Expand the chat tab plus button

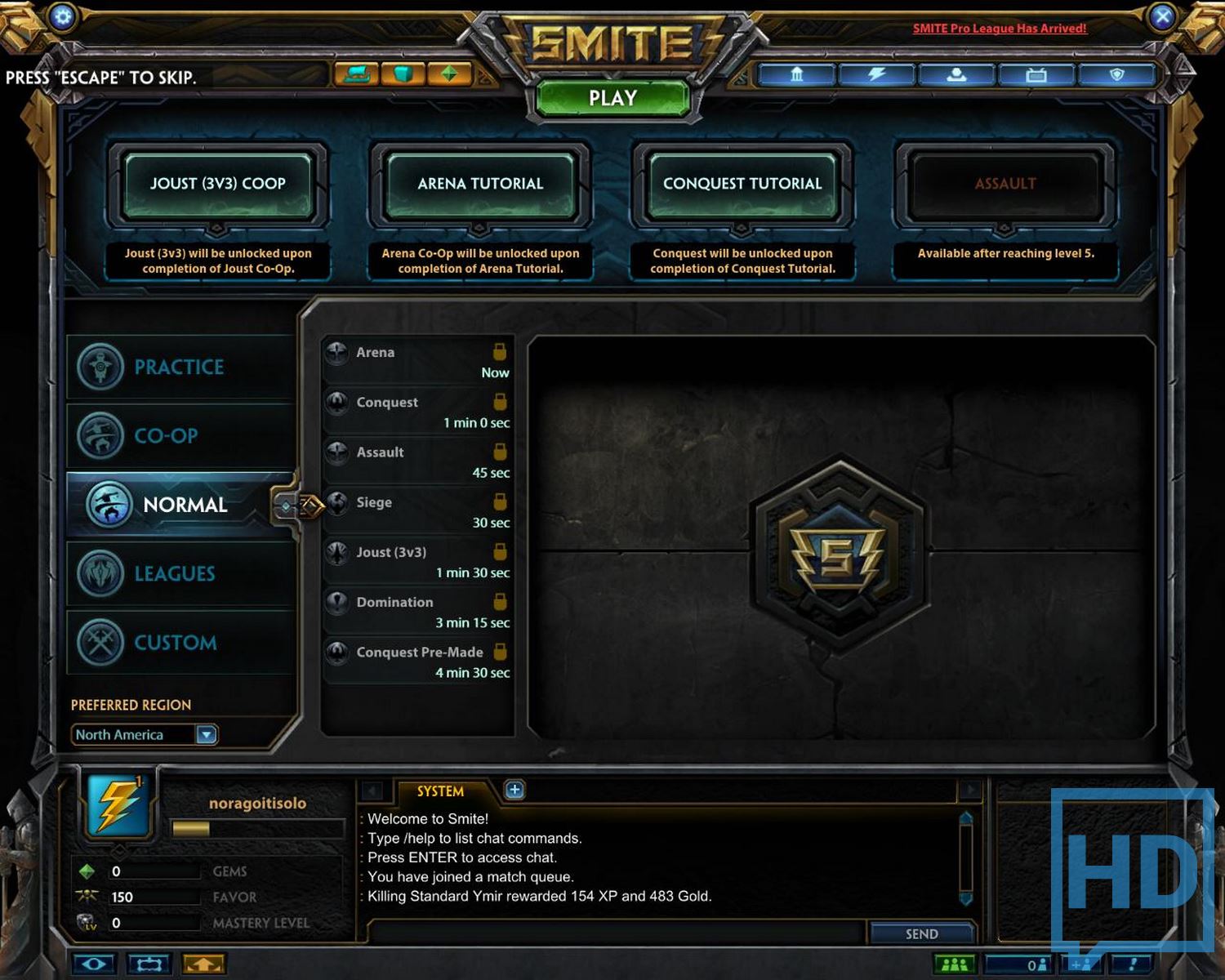[x=514, y=791]
